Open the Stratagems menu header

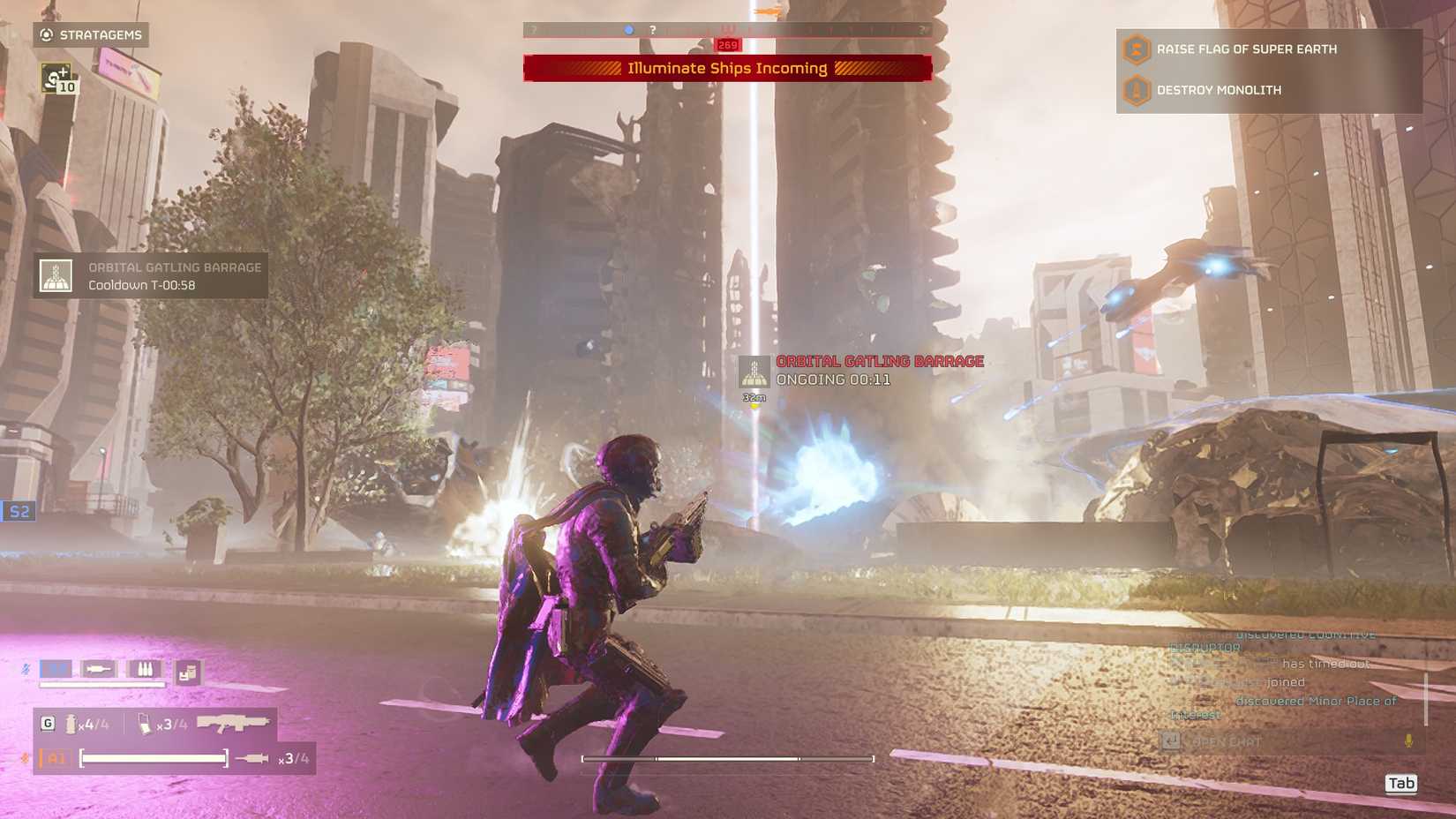[x=91, y=35]
